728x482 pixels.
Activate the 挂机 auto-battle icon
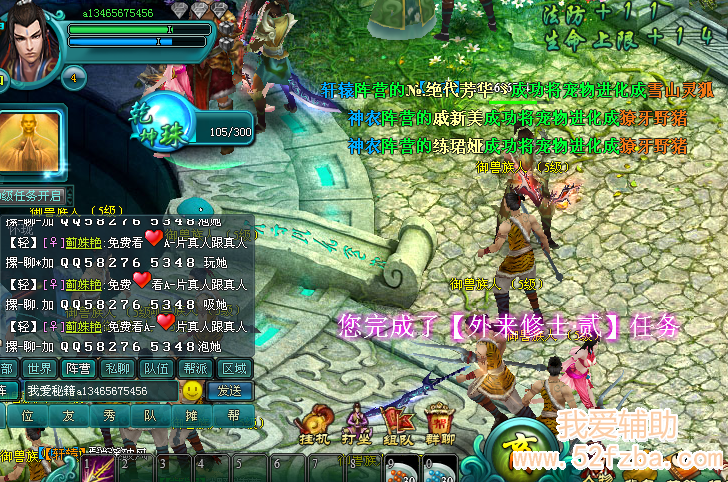316,425
